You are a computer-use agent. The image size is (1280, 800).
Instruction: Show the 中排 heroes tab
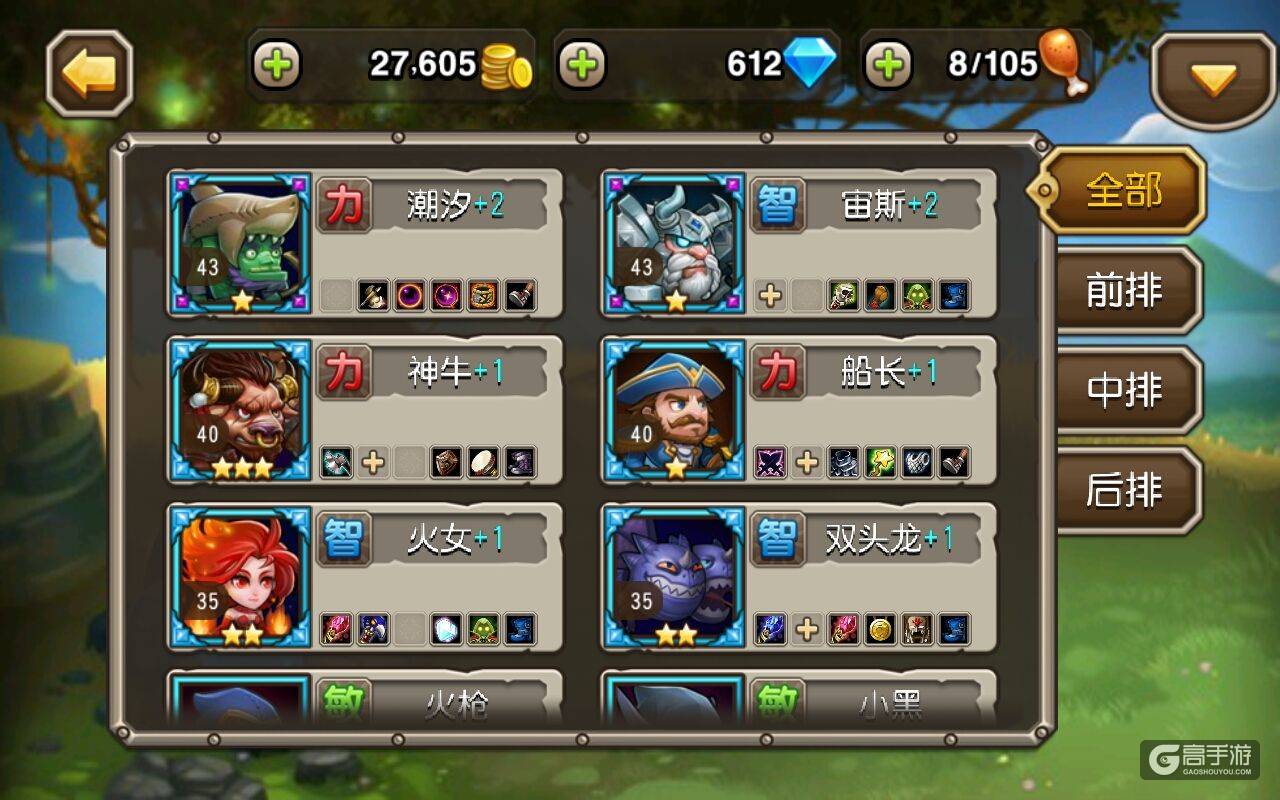[1125, 391]
